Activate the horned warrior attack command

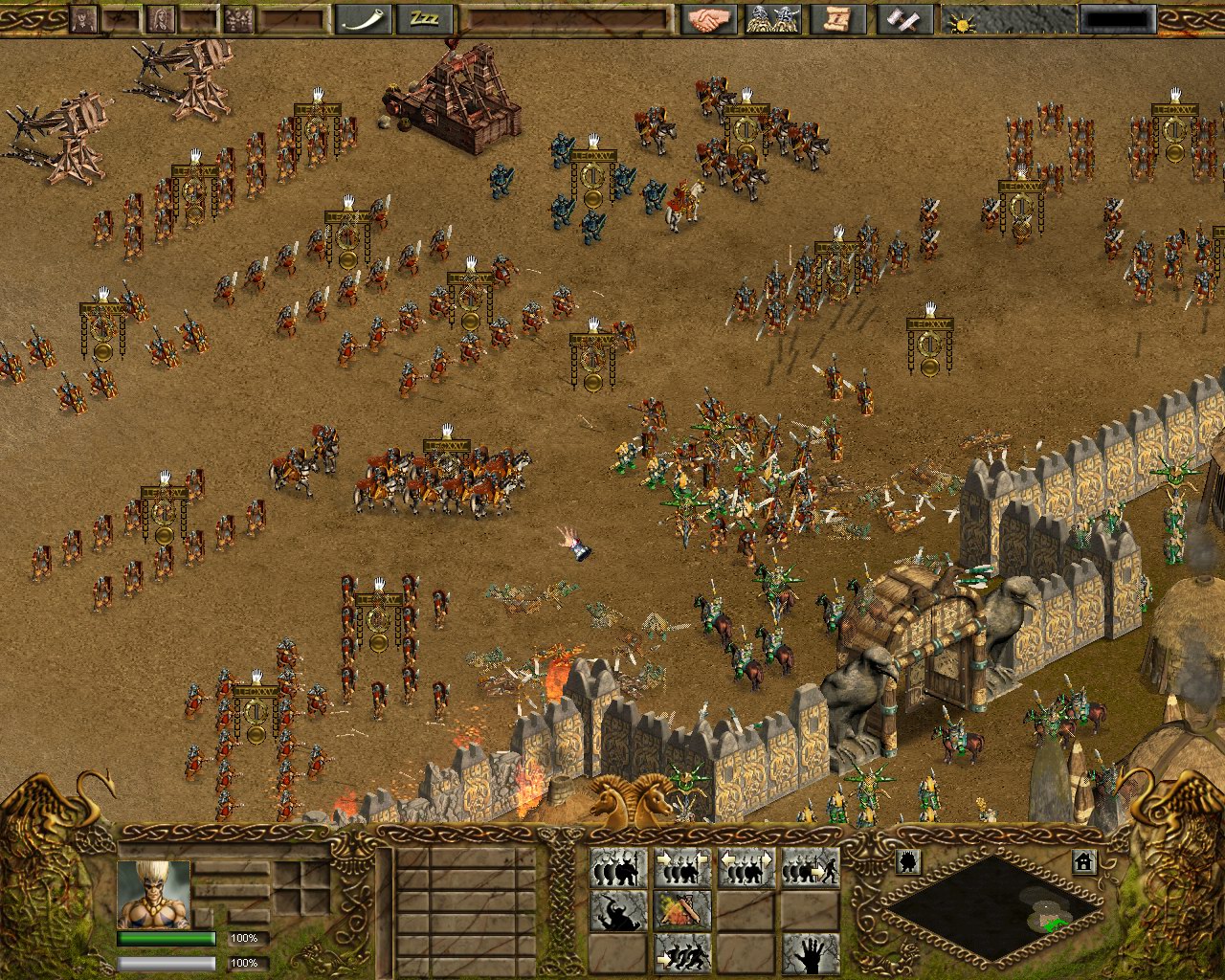(x=617, y=910)
